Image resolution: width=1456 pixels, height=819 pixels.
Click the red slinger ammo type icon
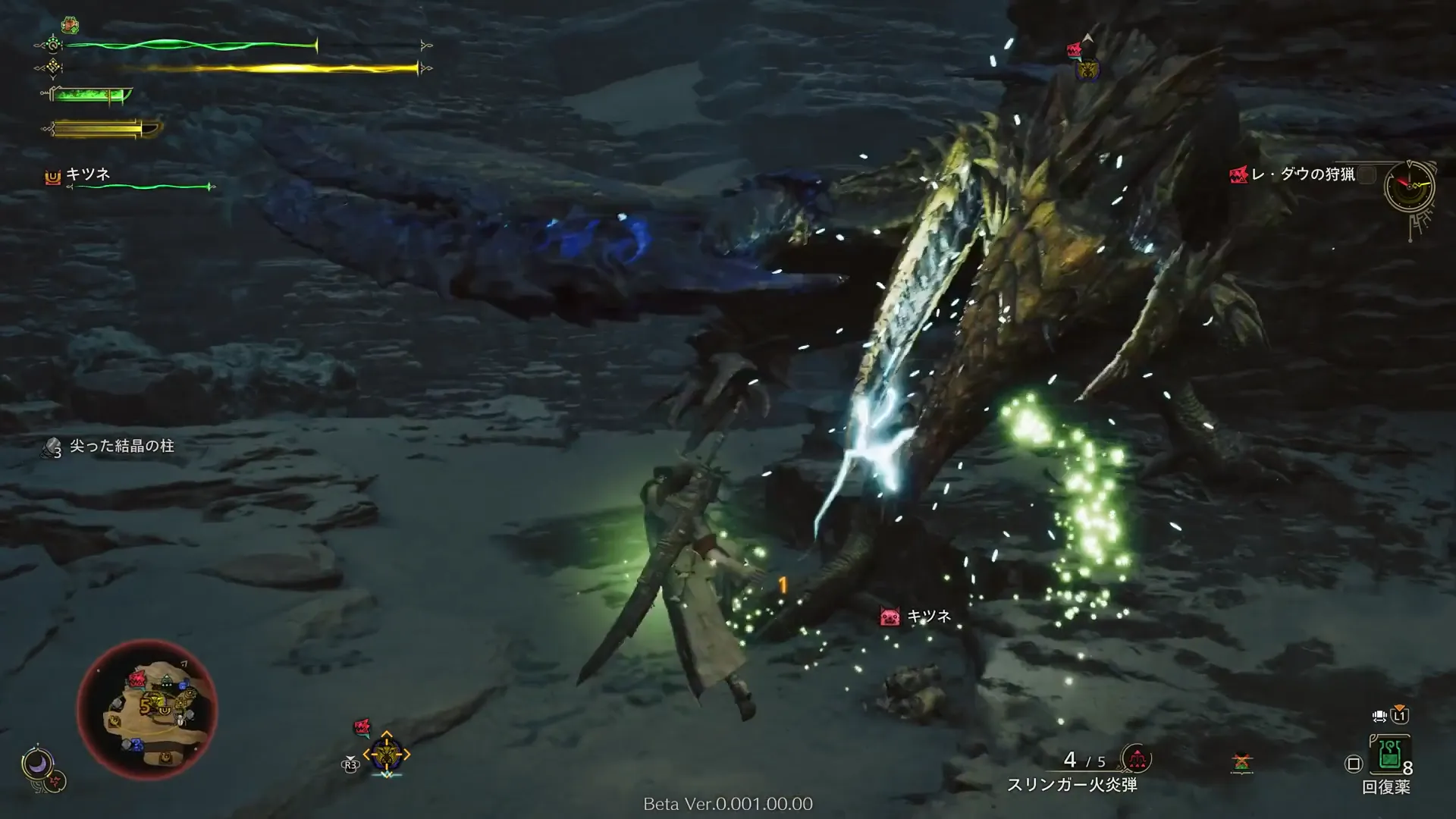[x=1137, y=758]
